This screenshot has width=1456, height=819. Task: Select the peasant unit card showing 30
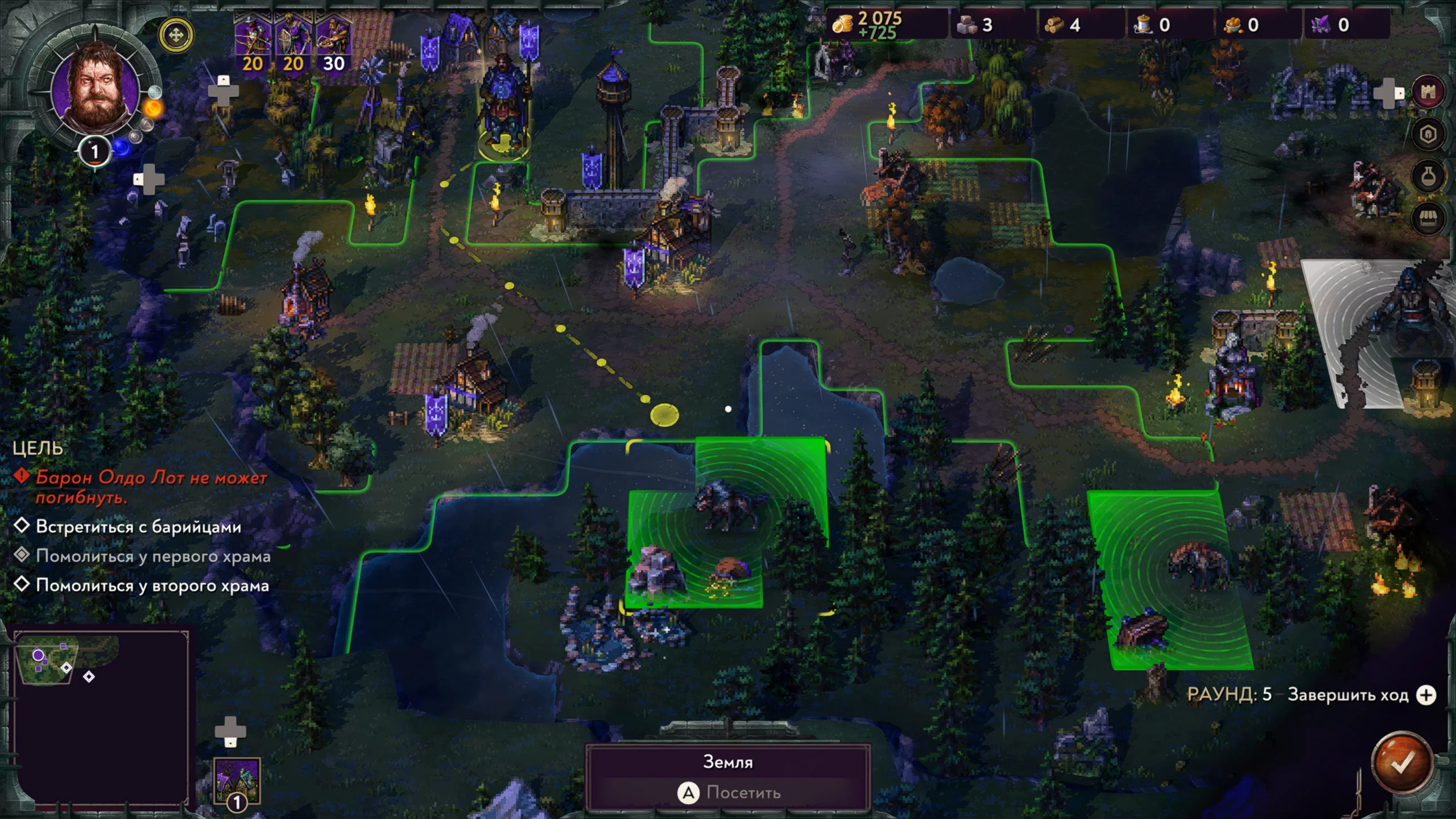pyautogui.click(x=333, y=45)
